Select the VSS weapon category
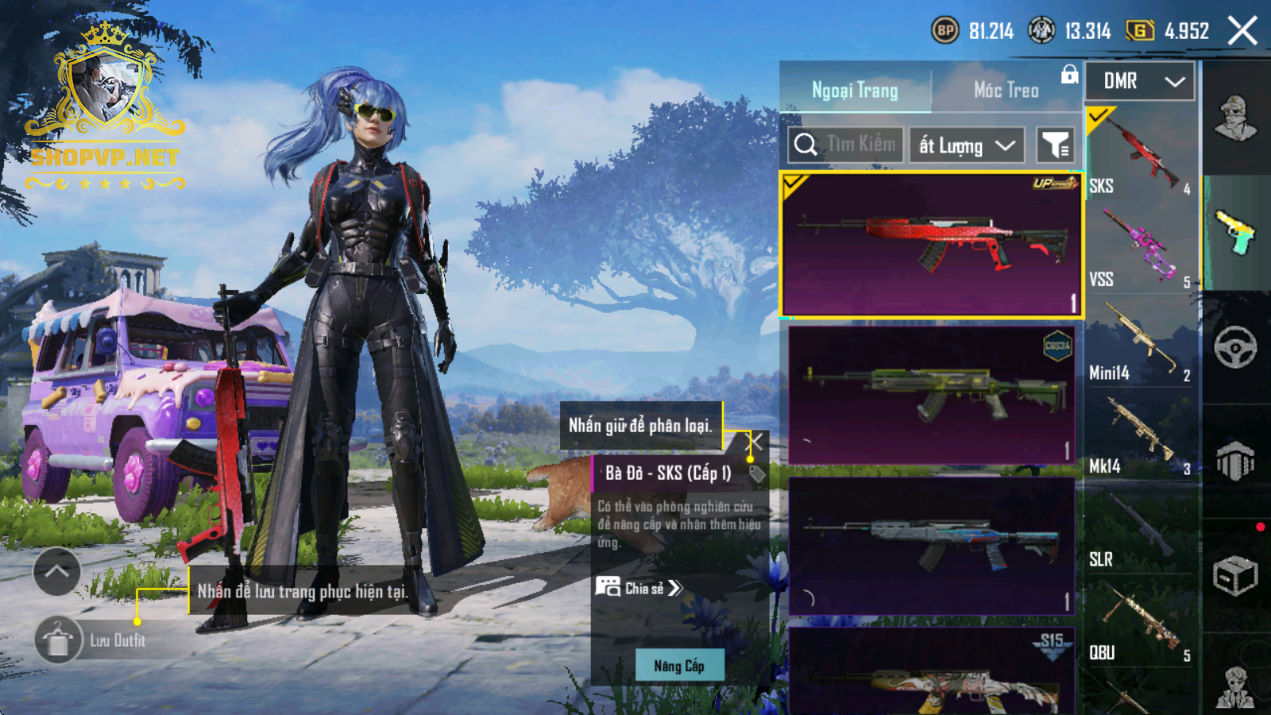 tap(1141, 247)
